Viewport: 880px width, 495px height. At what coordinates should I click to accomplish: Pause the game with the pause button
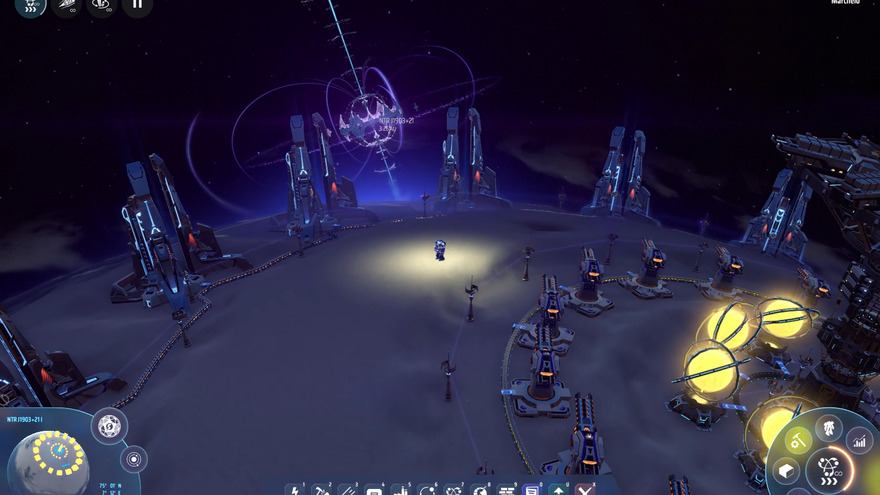click(x=137, y=5)
